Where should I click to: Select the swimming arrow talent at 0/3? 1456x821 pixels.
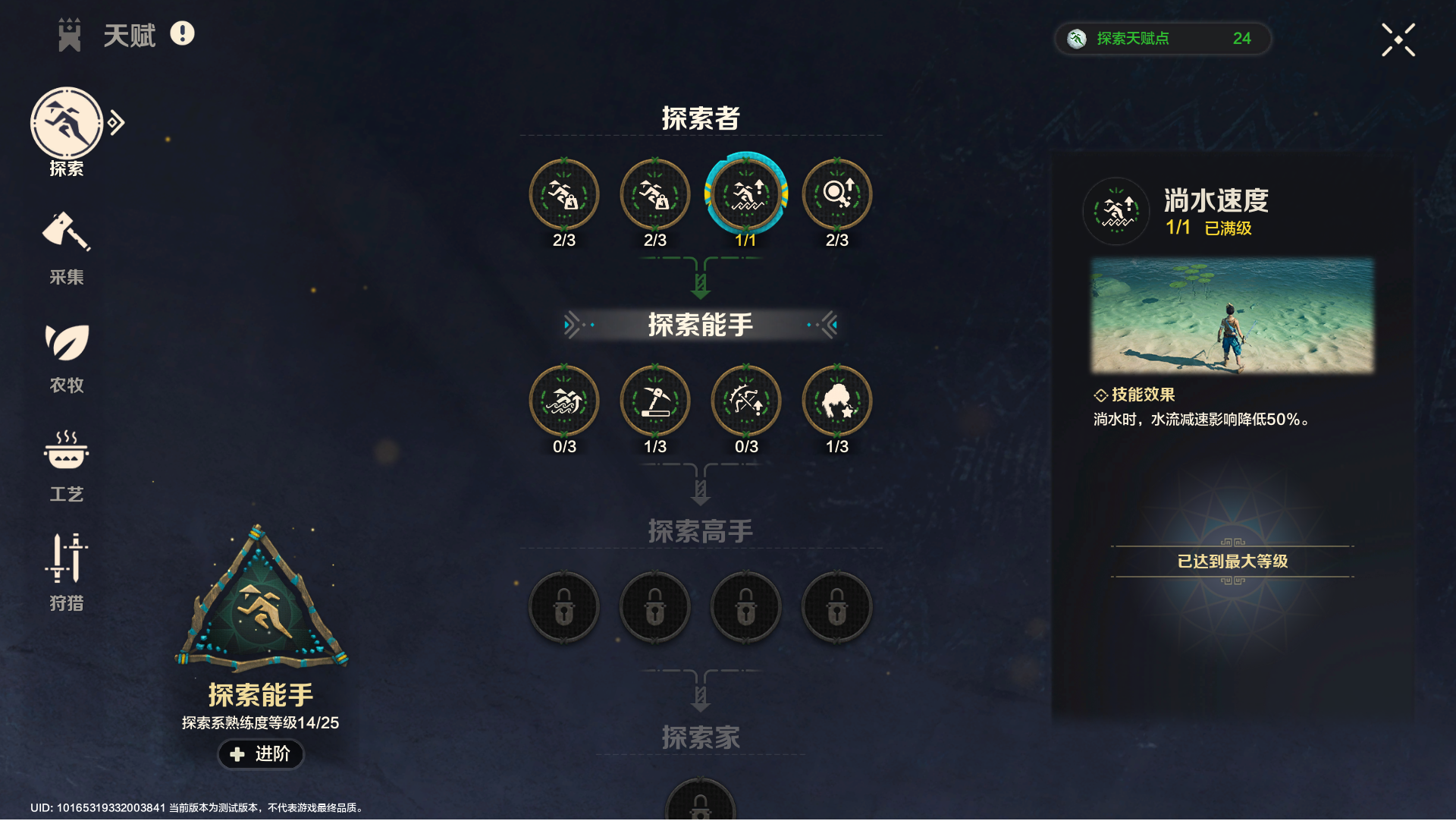tap(563, 401)
